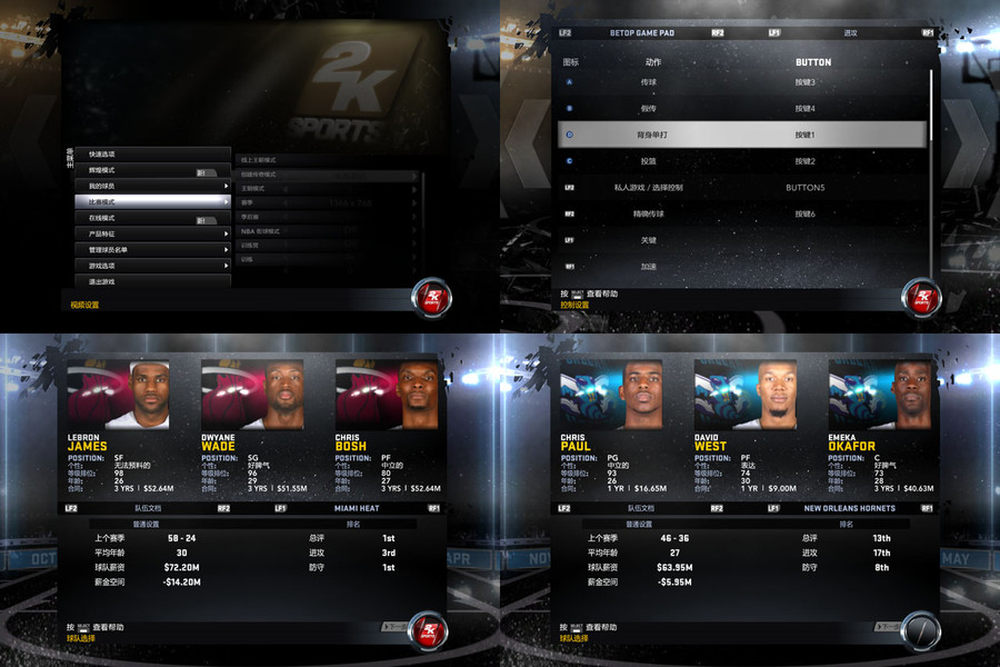Open 管理球员名单 roster management

pos(152,250)
